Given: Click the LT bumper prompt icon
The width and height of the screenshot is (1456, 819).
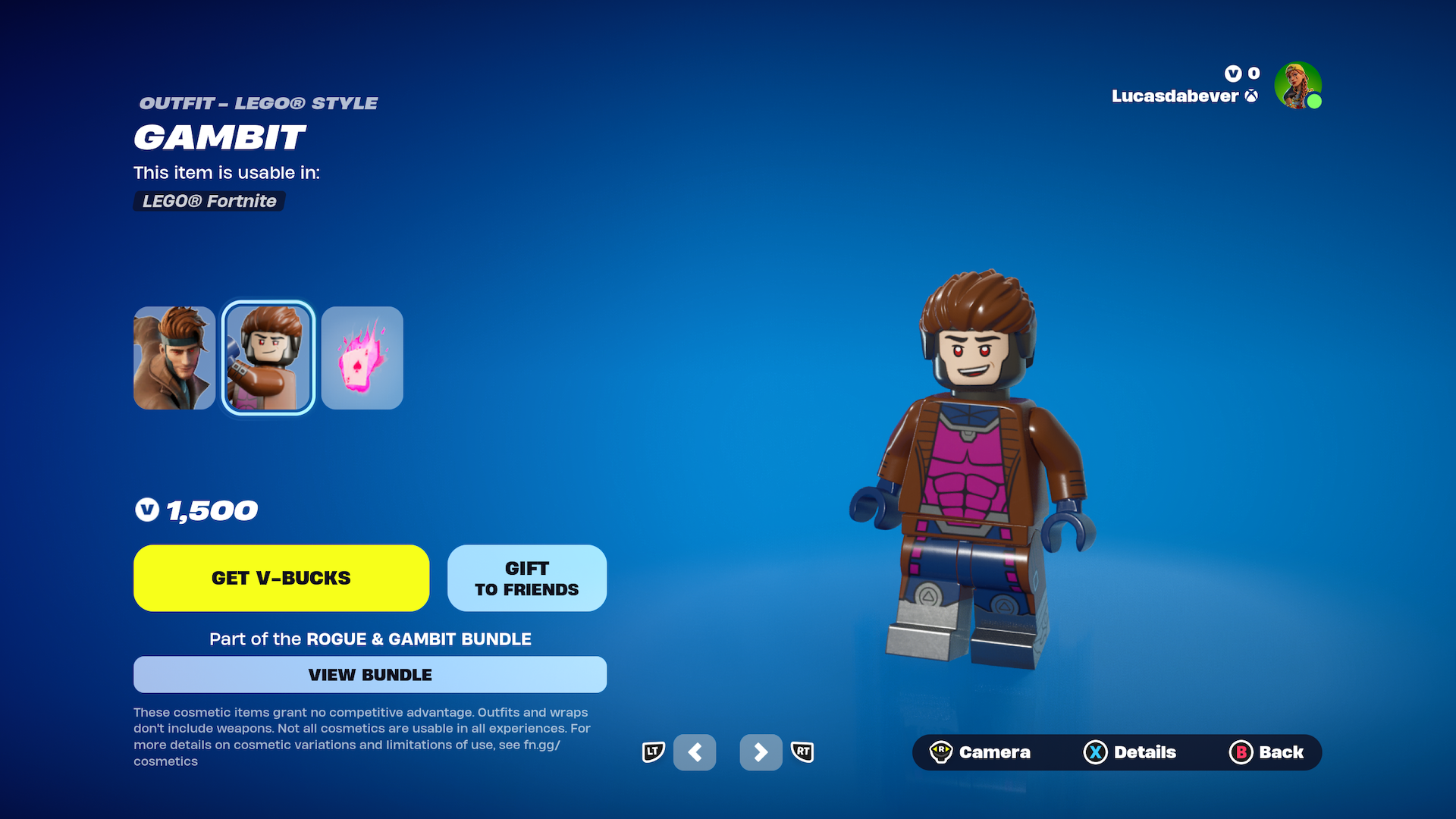Looking at the screenshot, I should tap(653, 752).
